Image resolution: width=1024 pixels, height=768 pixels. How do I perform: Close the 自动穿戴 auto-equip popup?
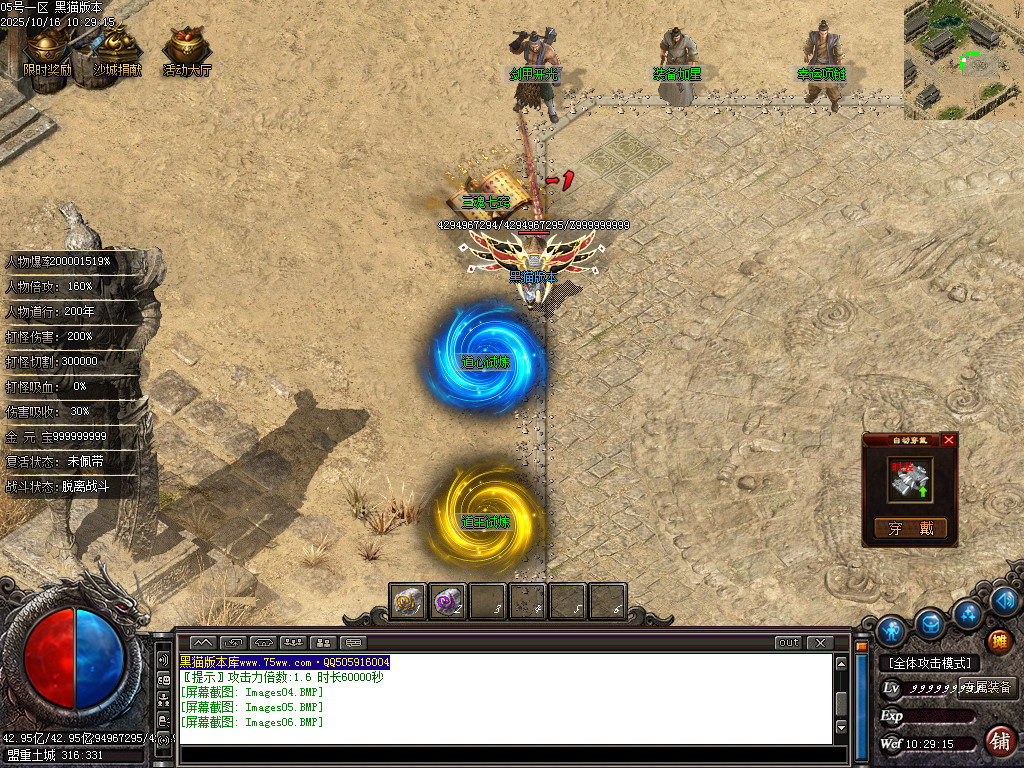pos(949,440)
